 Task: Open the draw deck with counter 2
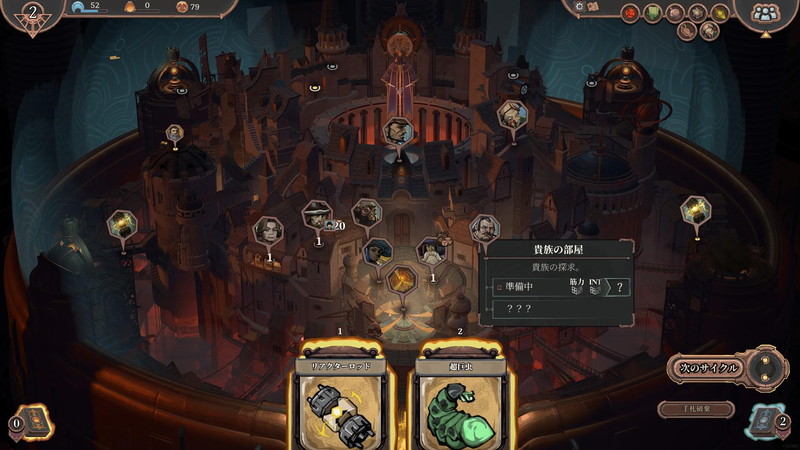[764, 422]
